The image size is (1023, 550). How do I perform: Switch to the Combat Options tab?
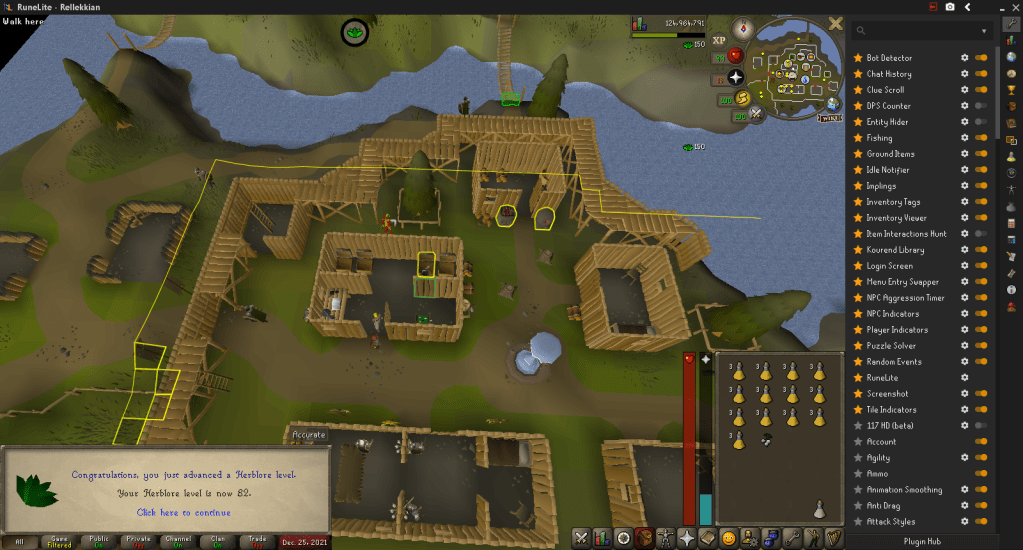pyautogui.click(x=580, y=538)
